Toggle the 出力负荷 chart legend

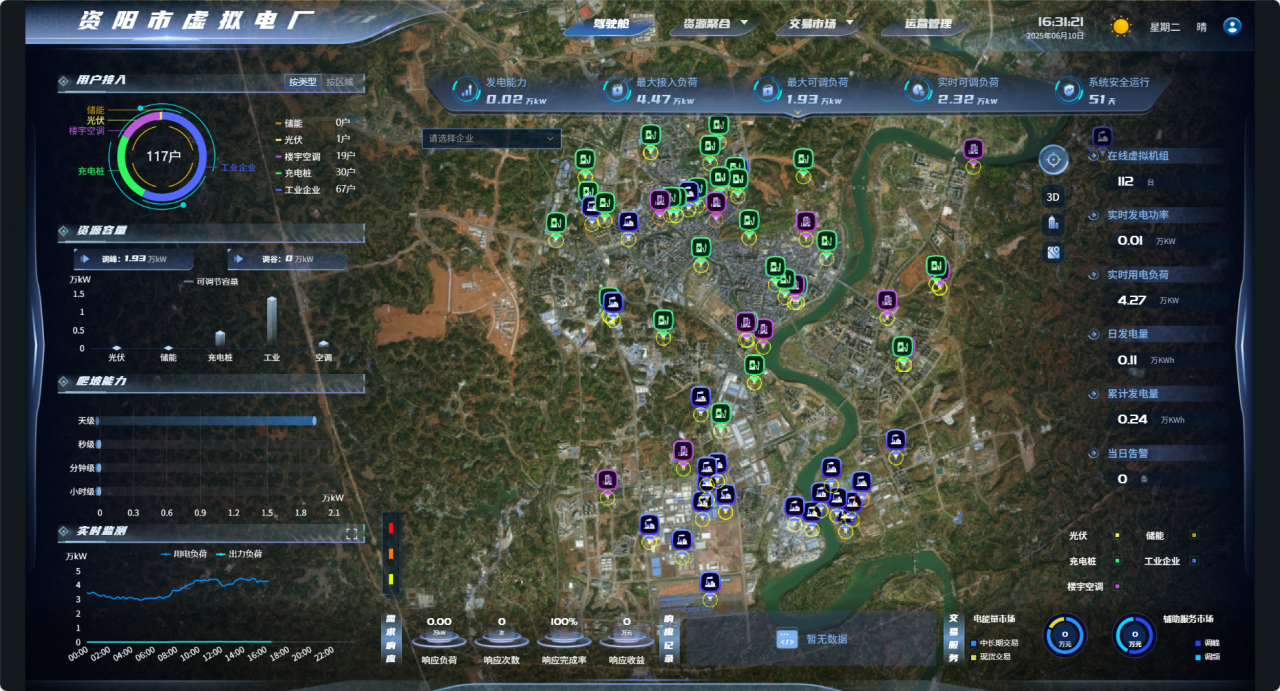[x=239, y=553]
